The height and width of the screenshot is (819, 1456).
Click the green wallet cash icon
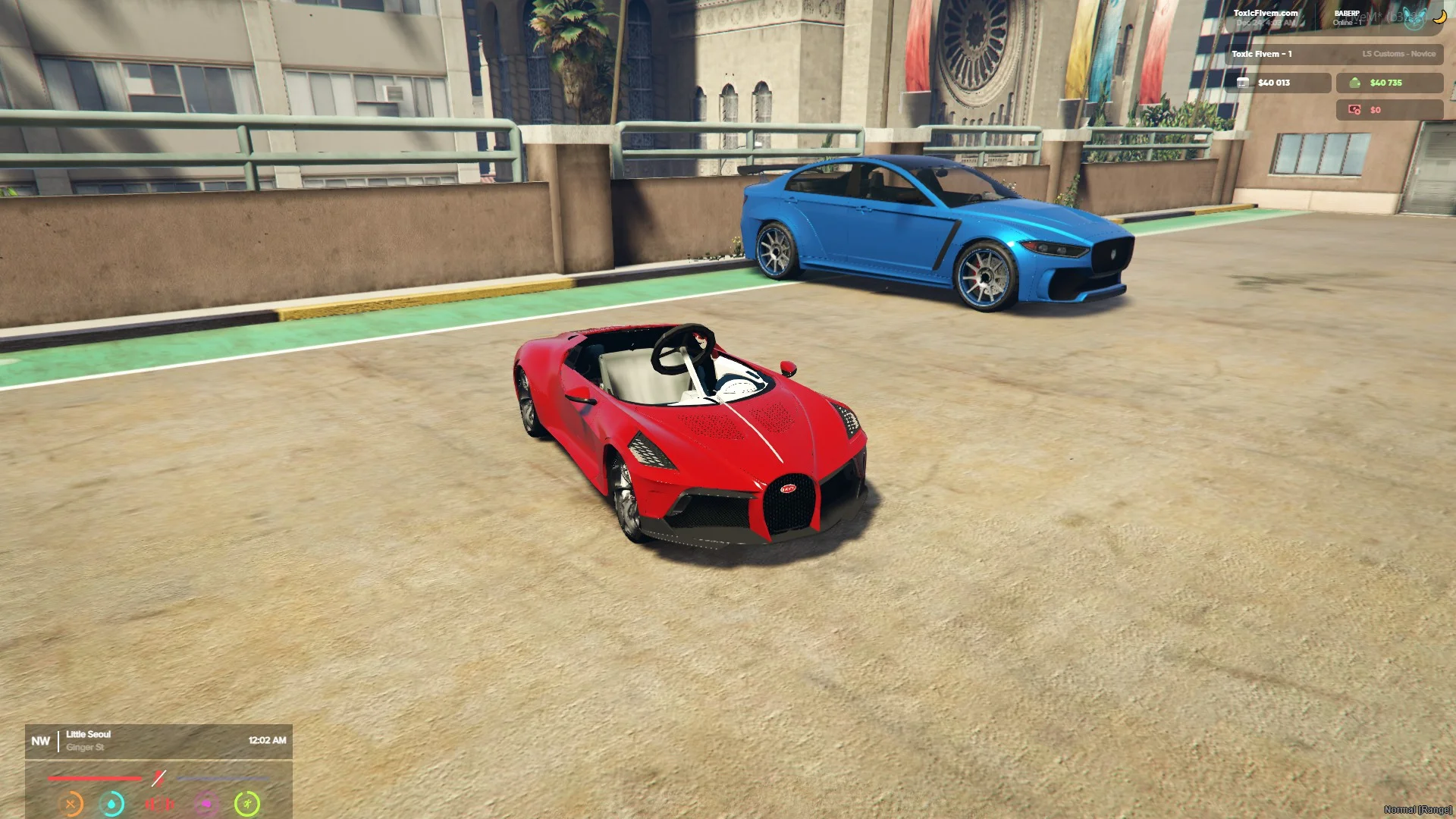[x=1354, y=83]
